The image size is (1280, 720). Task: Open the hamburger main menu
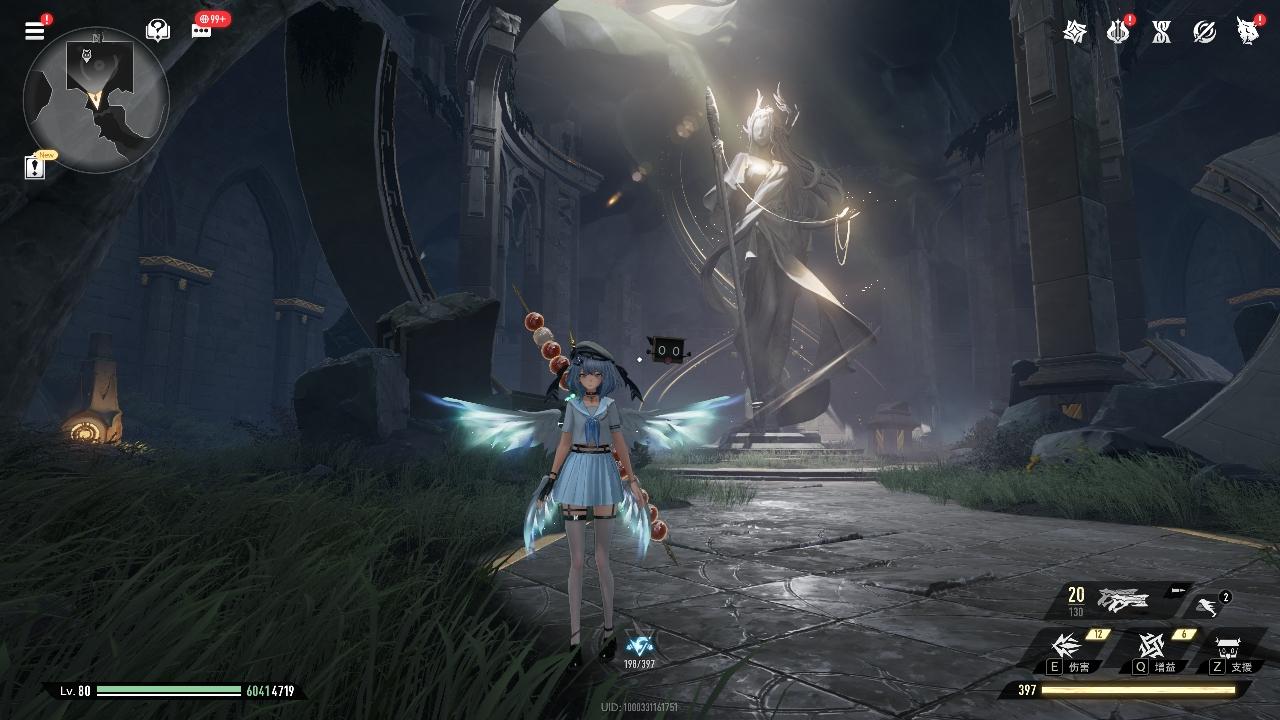point(35,30)
